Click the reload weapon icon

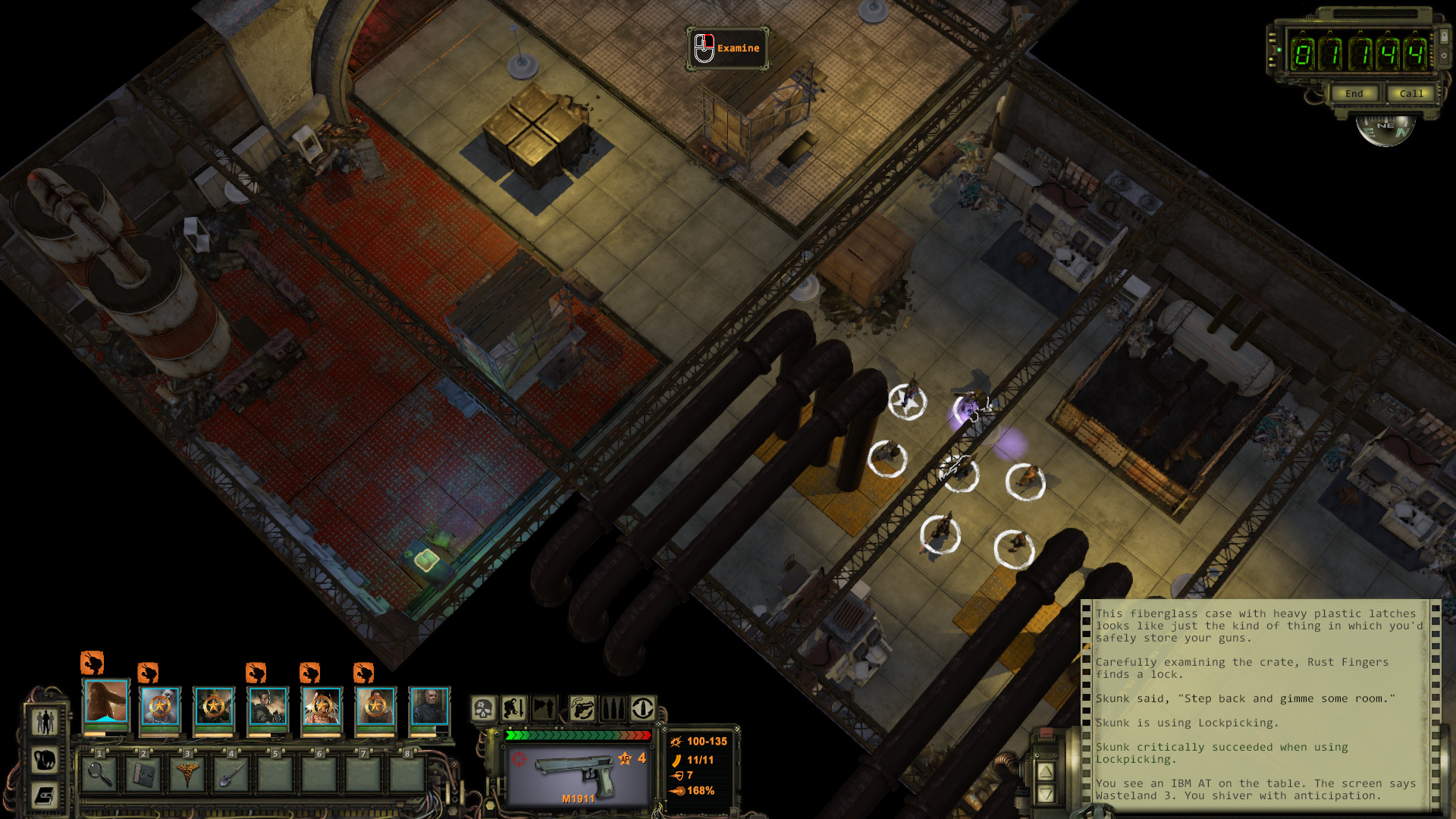tap(642, 709)
